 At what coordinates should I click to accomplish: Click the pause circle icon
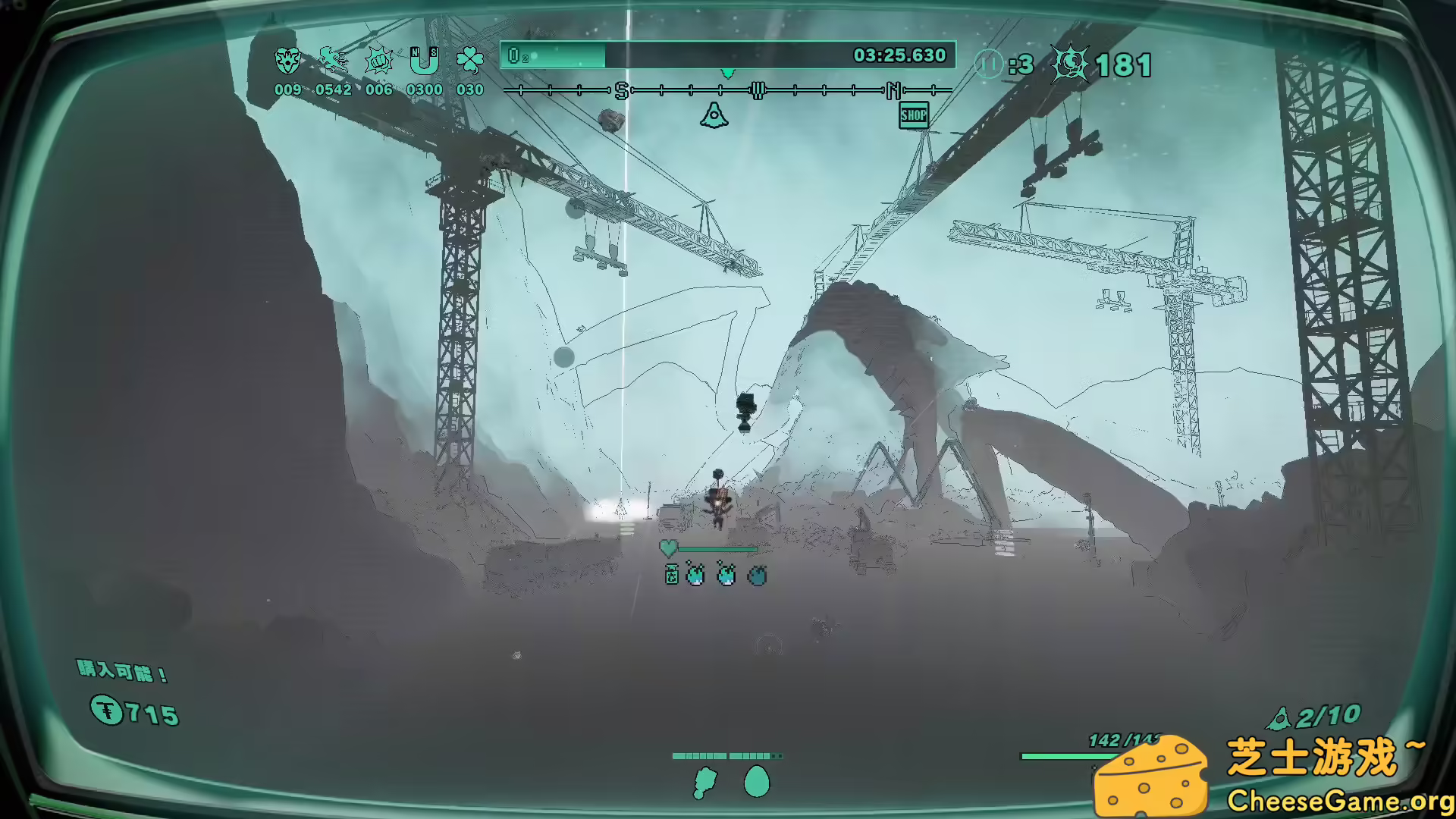[x=988, y=64]
